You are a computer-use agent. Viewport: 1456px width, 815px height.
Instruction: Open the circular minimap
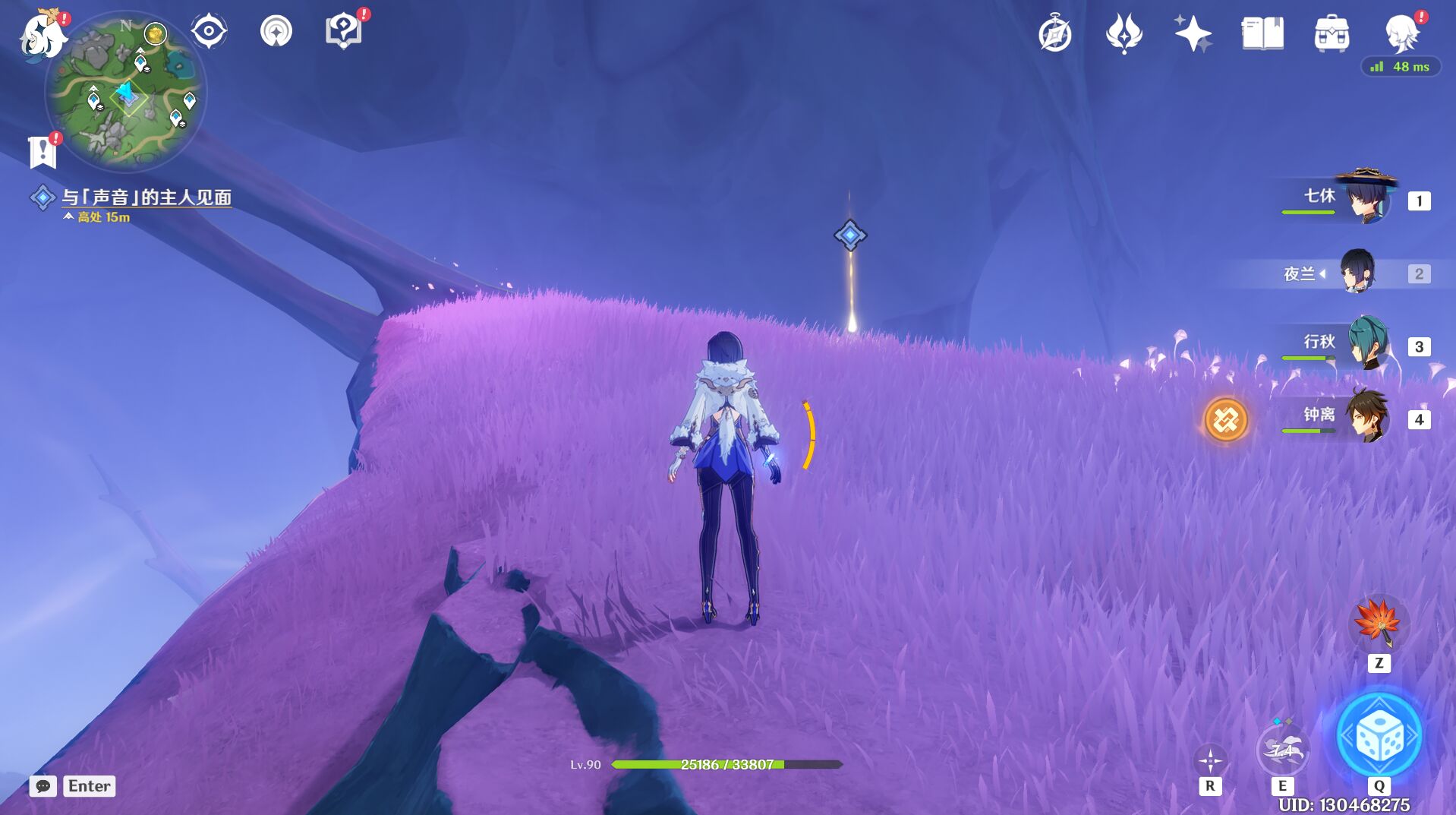coord(126,91)
